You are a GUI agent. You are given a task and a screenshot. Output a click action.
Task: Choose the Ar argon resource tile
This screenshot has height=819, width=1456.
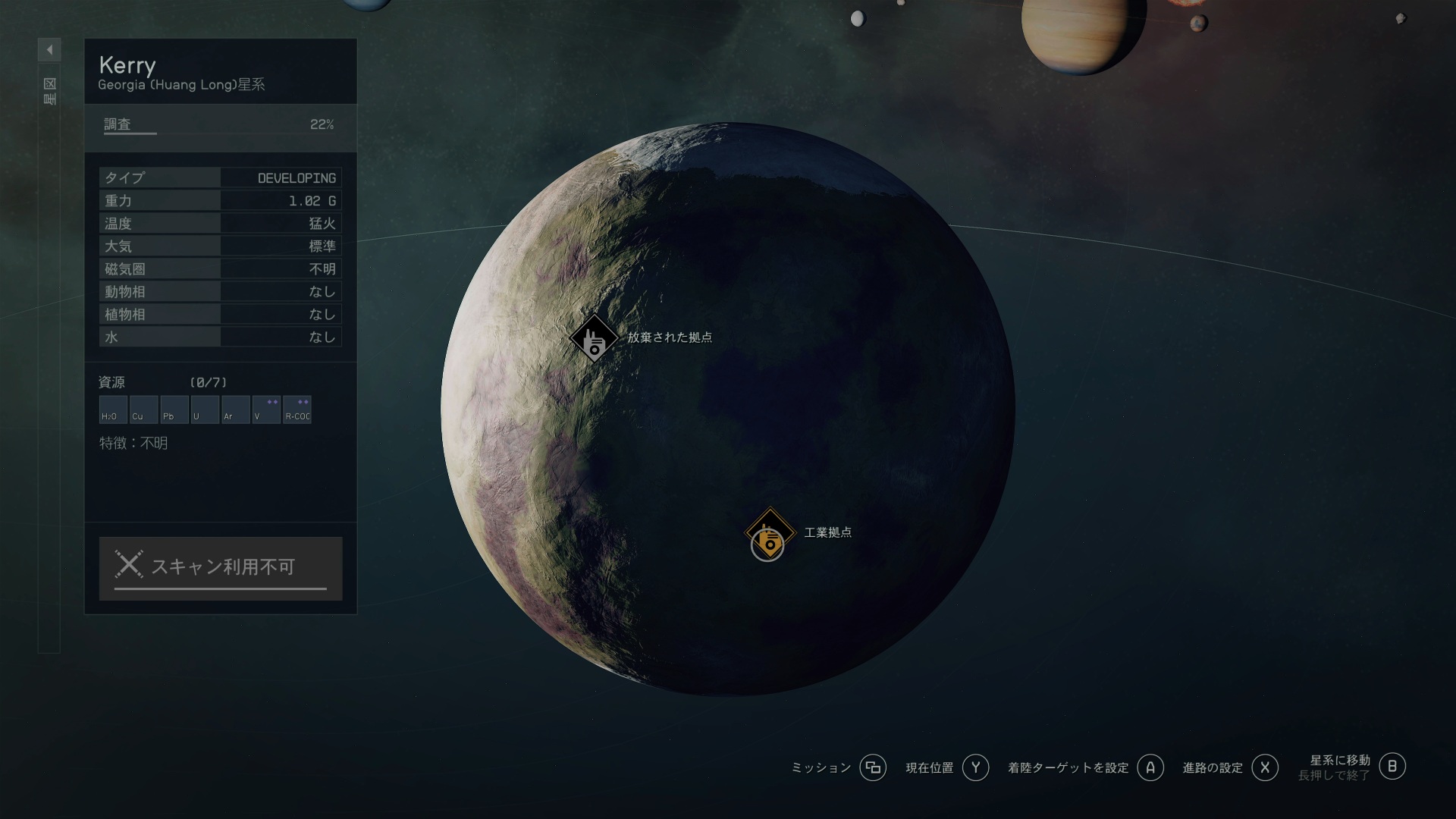(x=236, y=409)
